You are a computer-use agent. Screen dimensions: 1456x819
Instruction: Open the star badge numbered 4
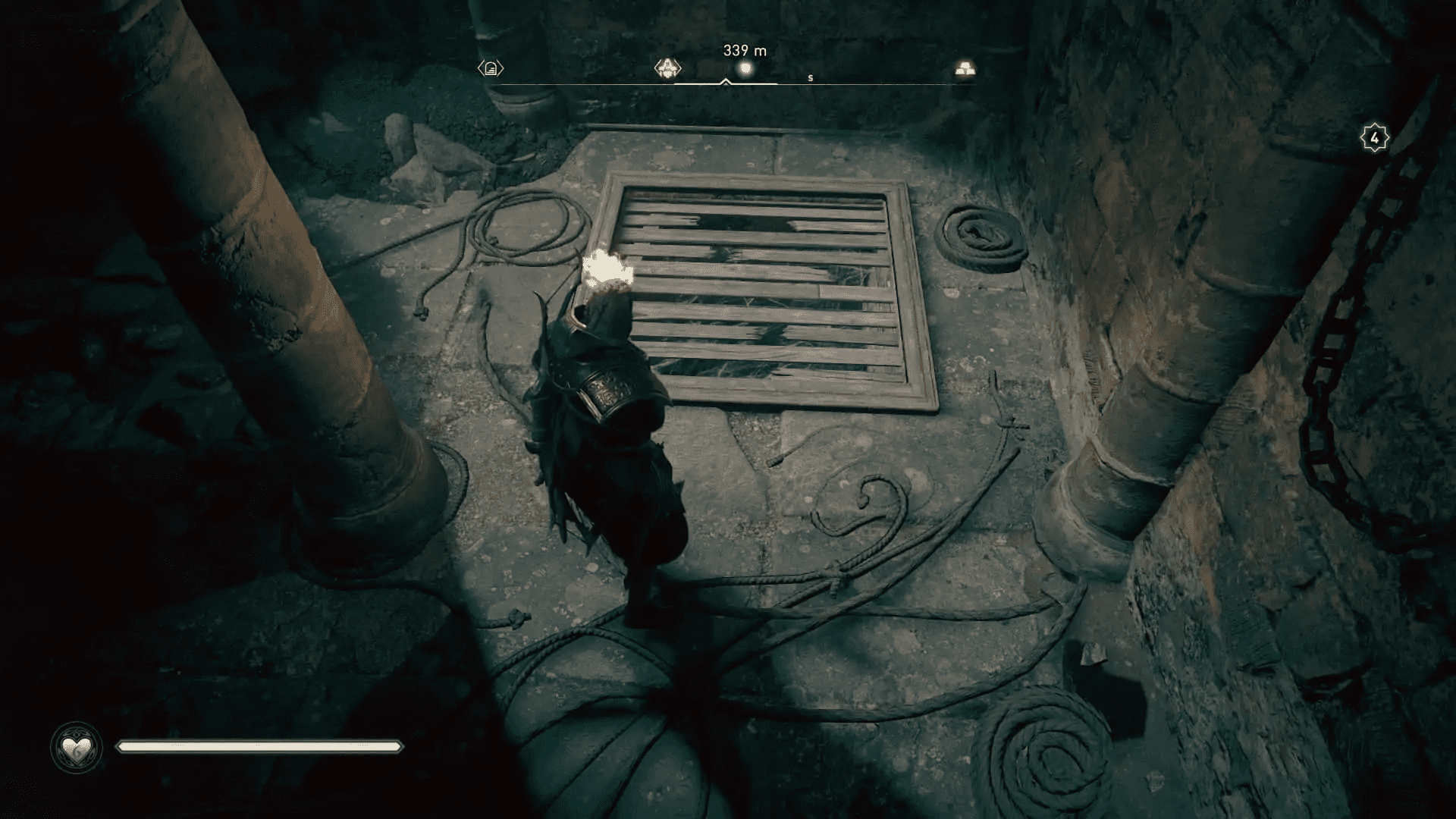[1373, 136]
